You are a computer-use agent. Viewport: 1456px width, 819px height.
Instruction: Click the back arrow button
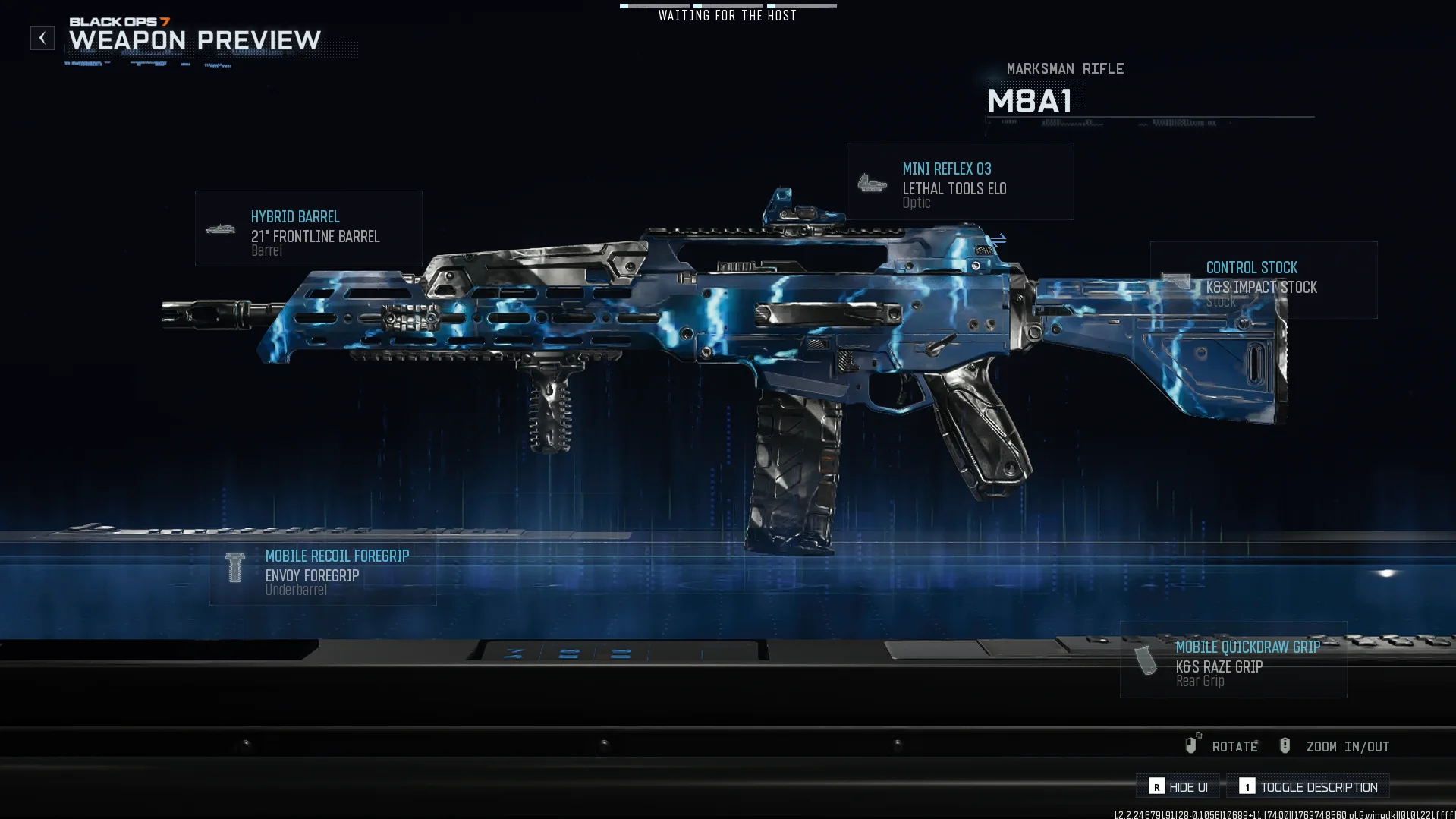pyautogui.click(x=42, y=38)
